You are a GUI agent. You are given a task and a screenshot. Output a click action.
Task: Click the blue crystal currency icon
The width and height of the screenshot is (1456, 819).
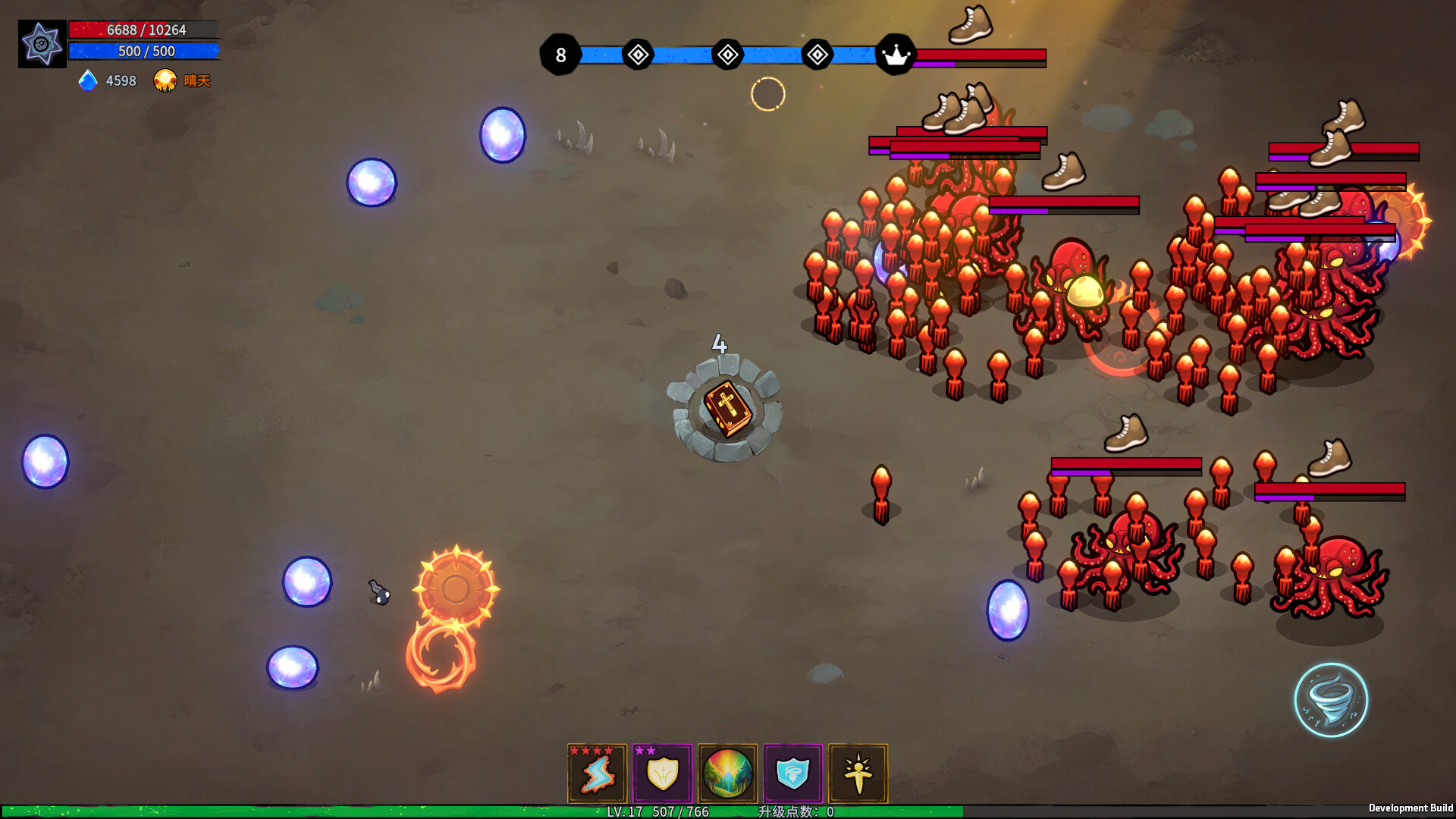point(86,81)
